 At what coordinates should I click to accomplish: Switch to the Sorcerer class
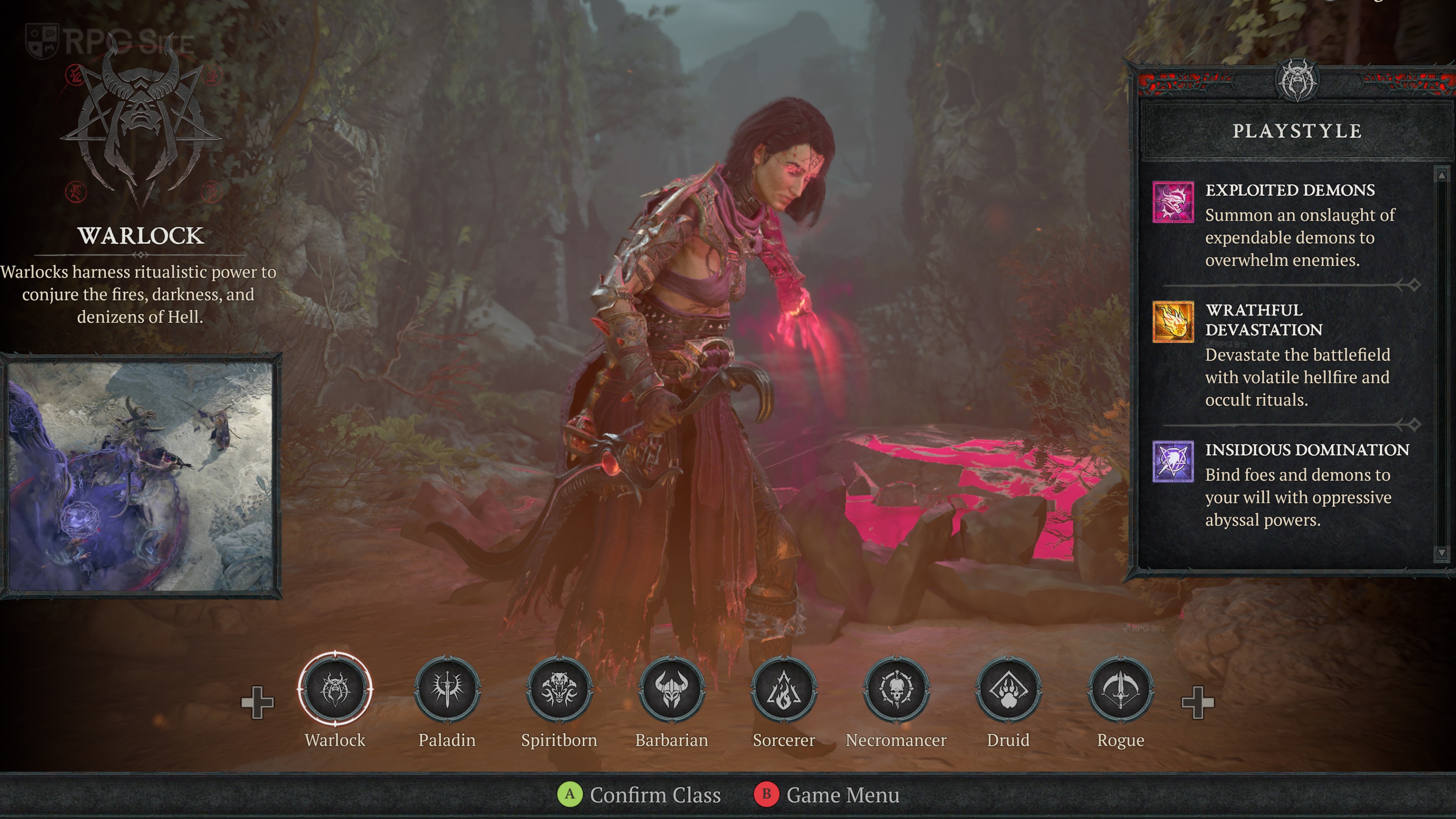pos(783,689)
